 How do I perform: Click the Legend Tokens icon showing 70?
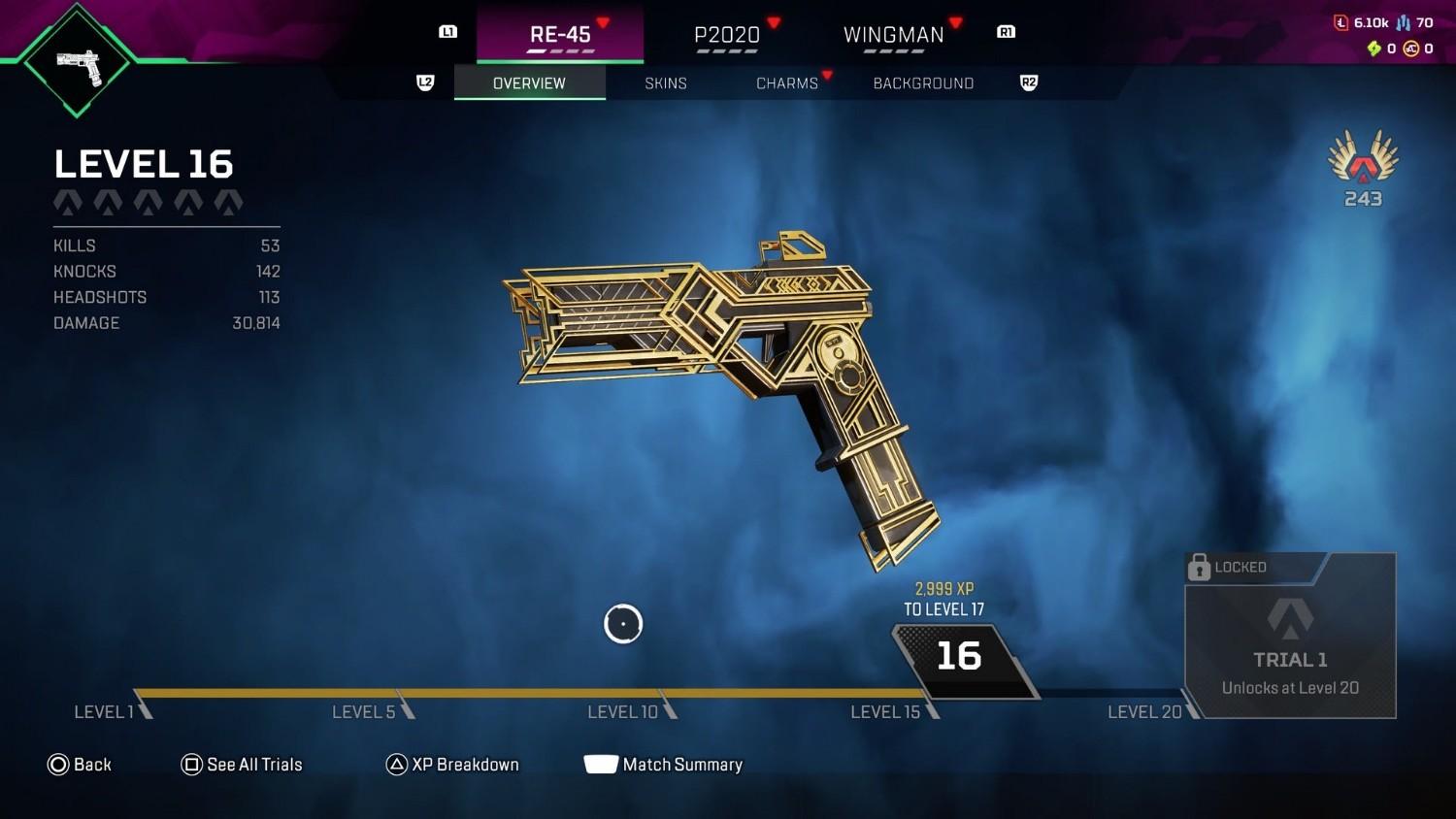(1404, 21)
